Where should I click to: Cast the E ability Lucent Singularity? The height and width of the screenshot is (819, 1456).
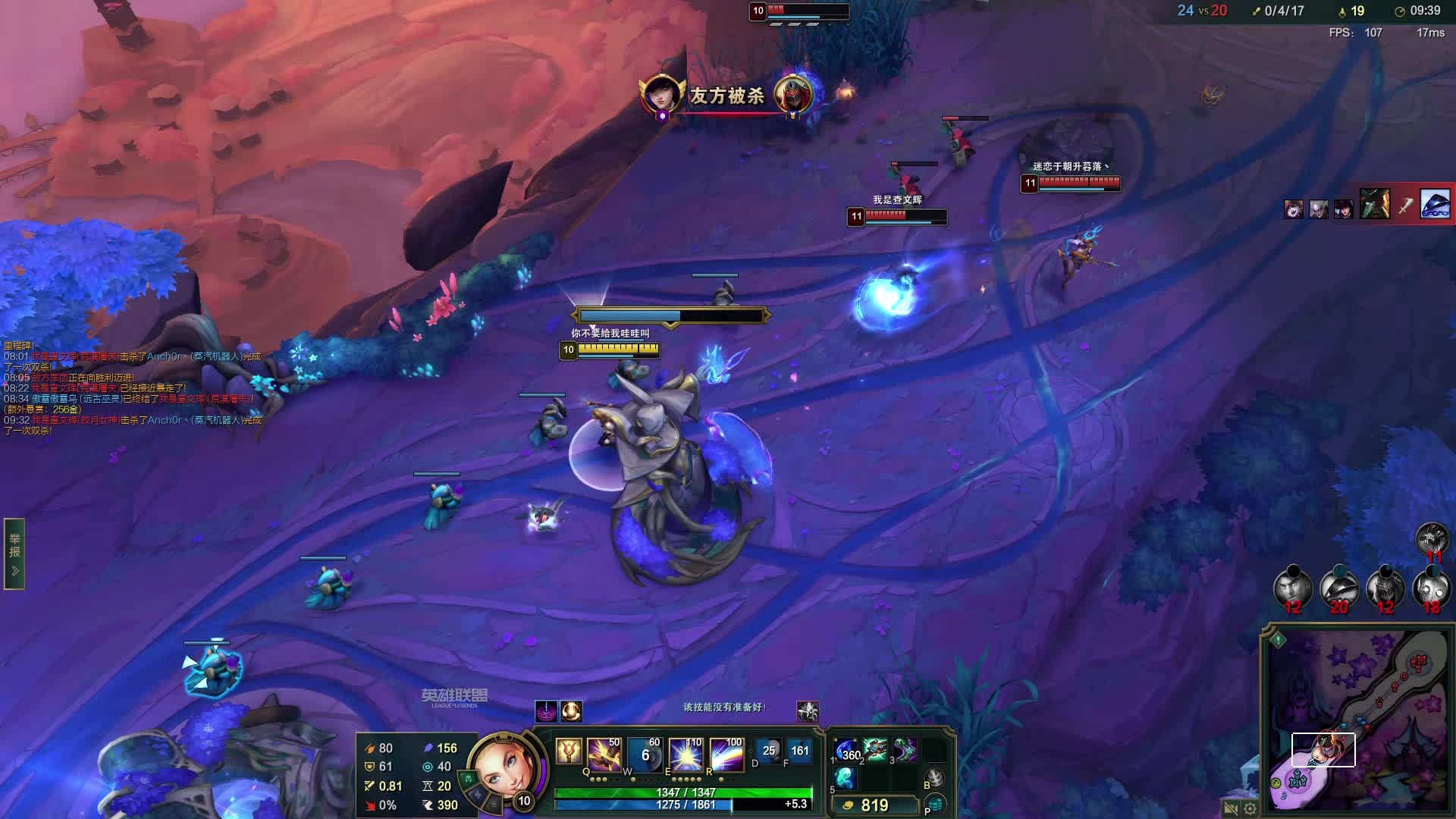coord(686,755)
